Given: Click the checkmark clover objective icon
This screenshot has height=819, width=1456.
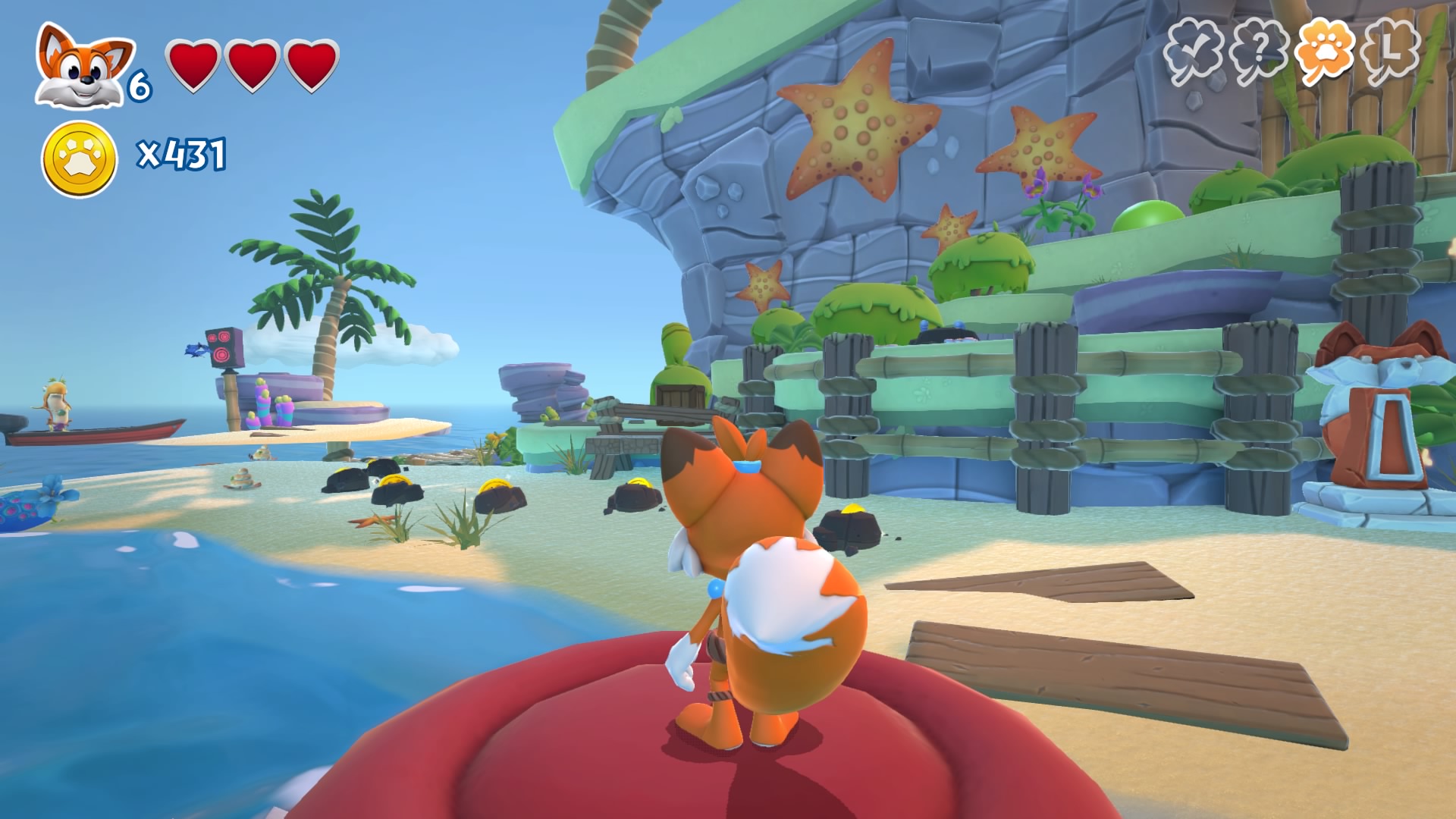Looking at the screenshot, I should click(x=1194, y=51).
